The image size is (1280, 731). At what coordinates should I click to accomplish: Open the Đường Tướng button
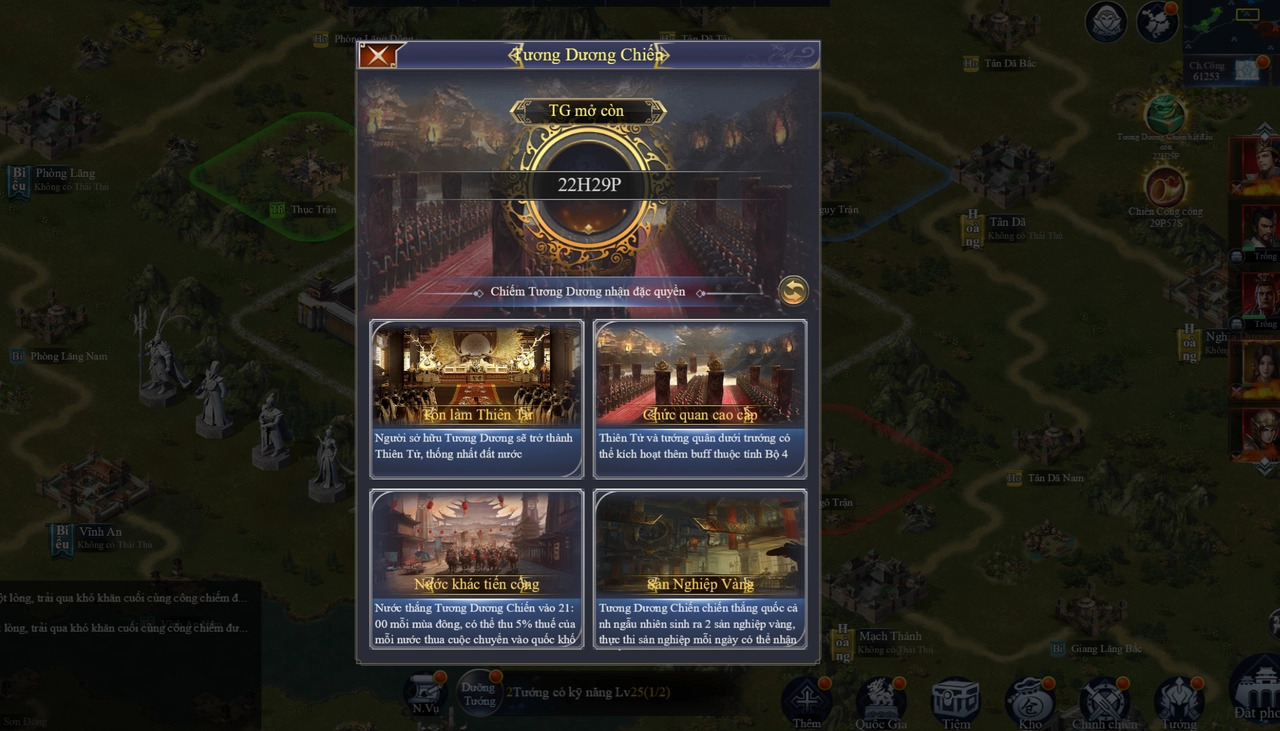point(479,692)
